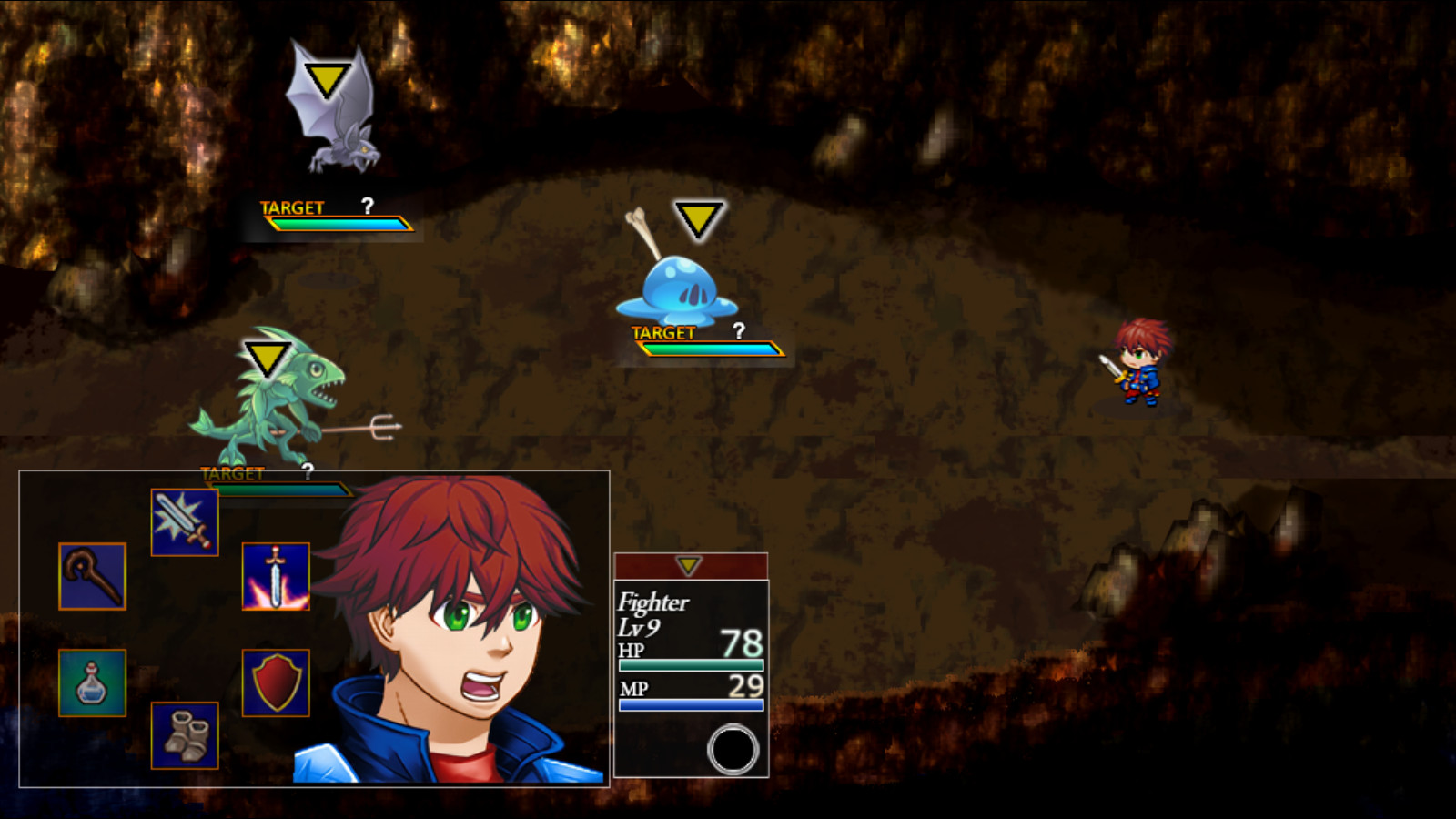This screenshot has height=819, width=1456.
Task: Select the sword Attack icon
Action: (x=183, y=521)
